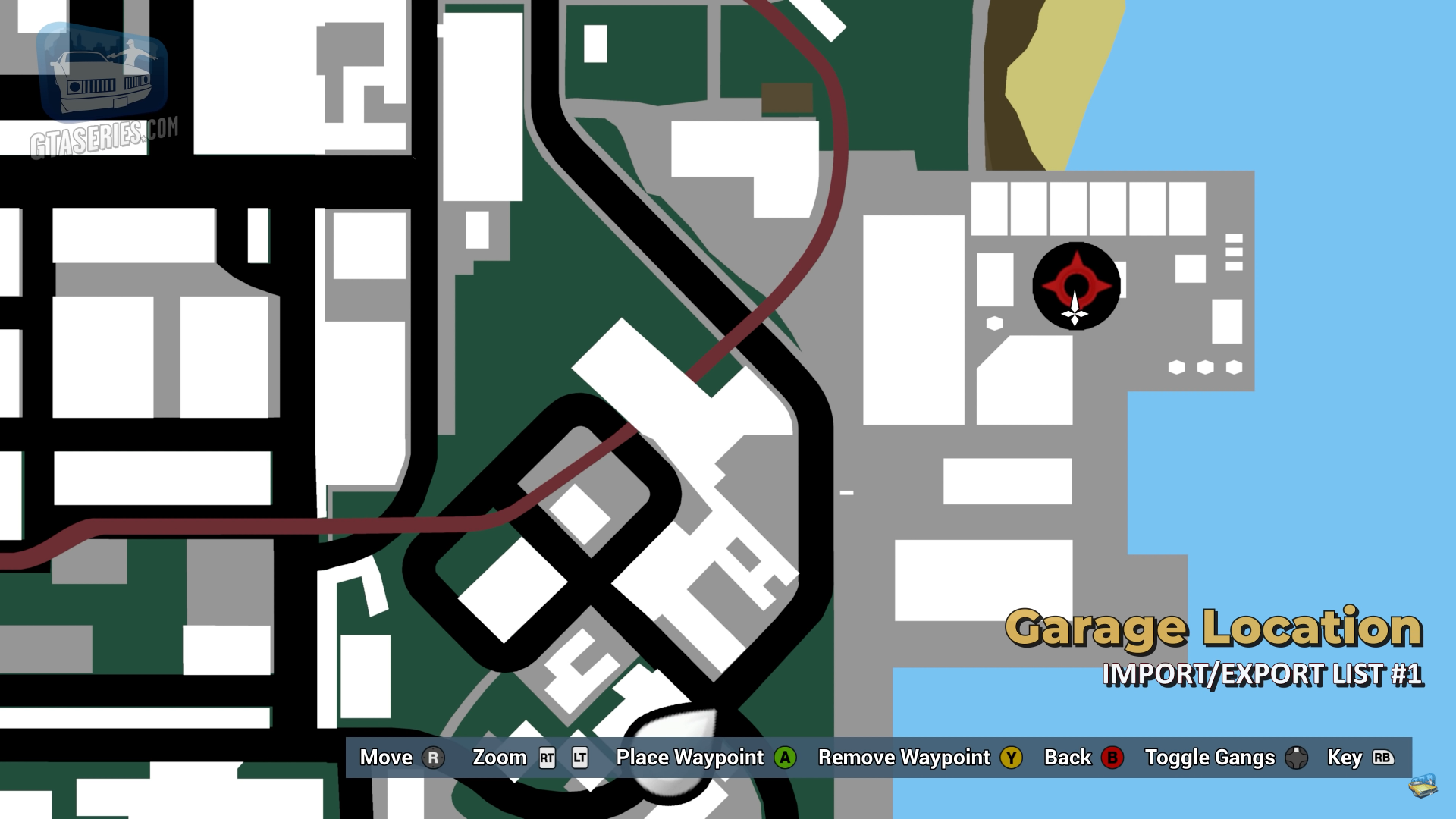Select the red waypoint marker on the map

coord(1076,285)
